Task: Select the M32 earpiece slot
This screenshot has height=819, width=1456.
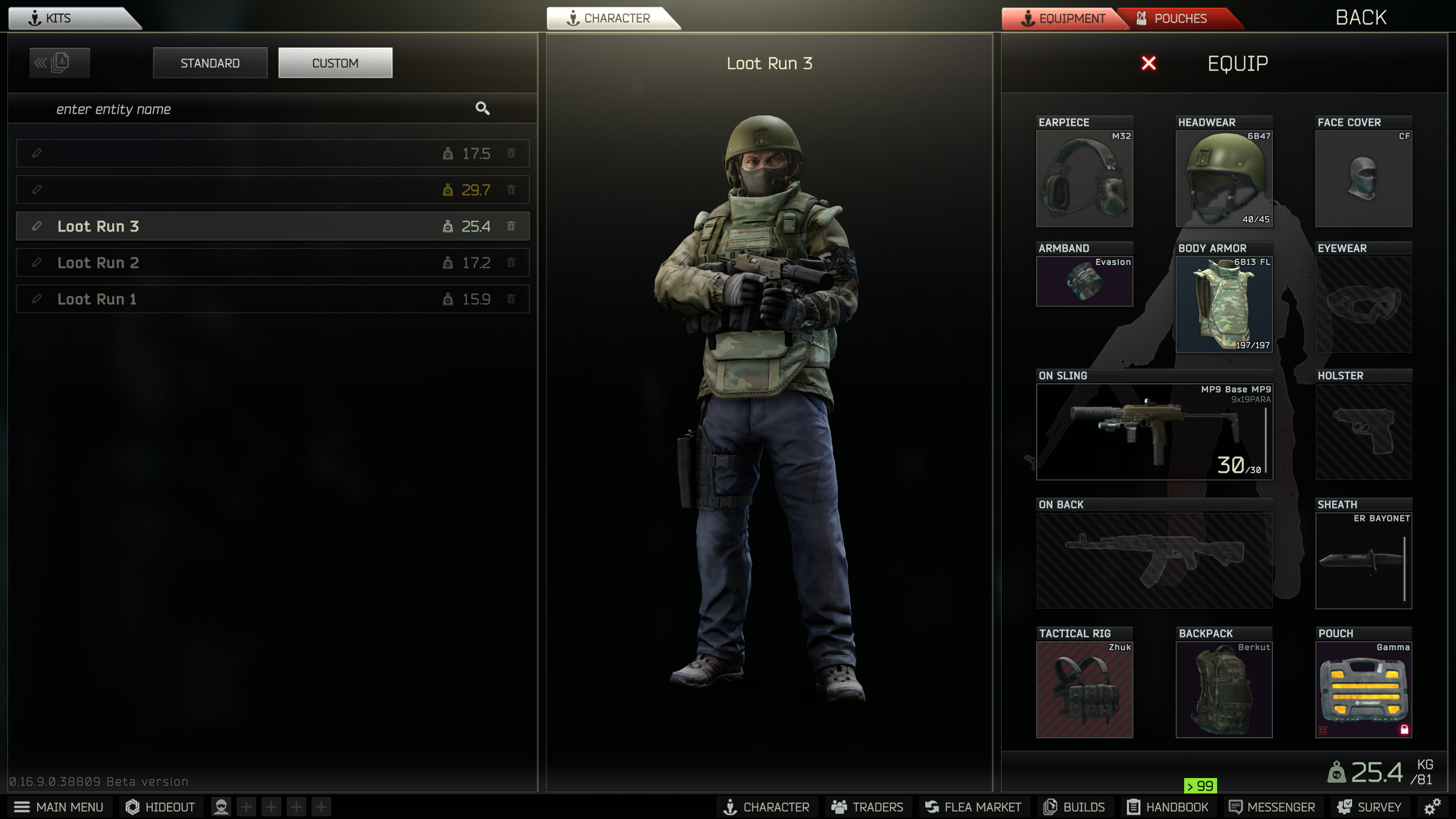Action: [1084, 179]
